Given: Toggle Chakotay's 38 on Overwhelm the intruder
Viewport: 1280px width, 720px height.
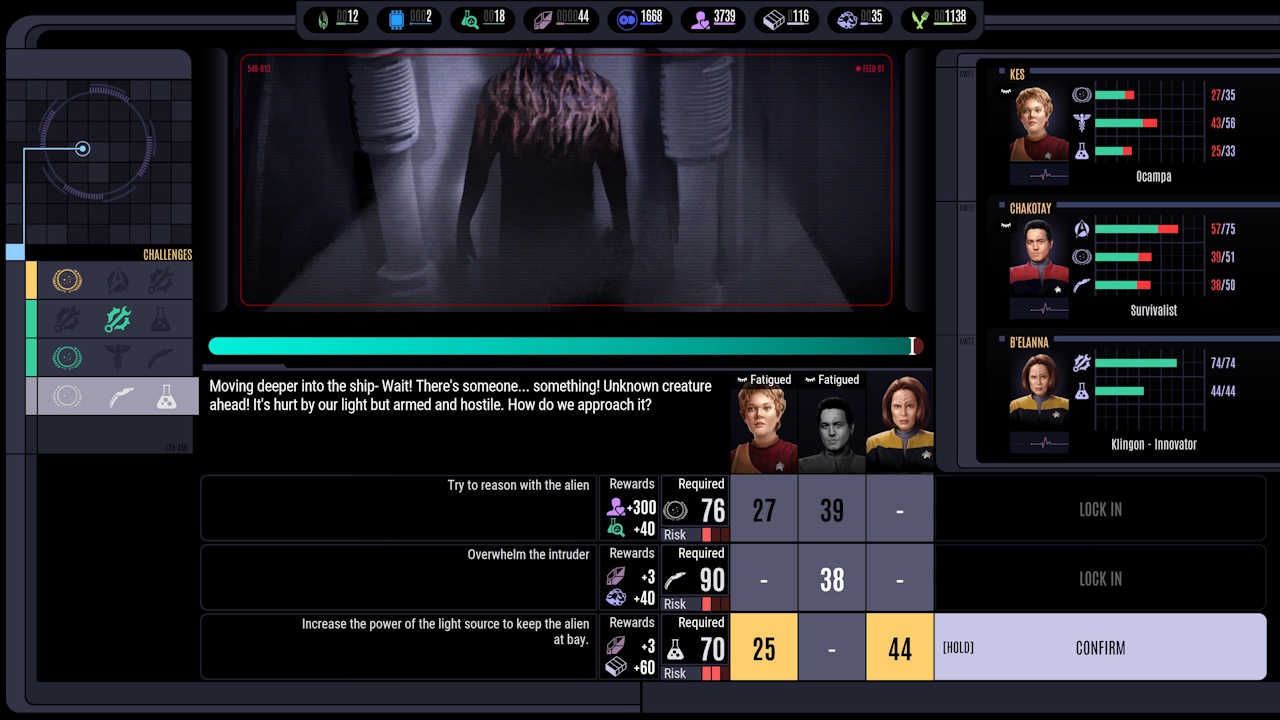Looking at the screenshot, I should coord(831,578).
